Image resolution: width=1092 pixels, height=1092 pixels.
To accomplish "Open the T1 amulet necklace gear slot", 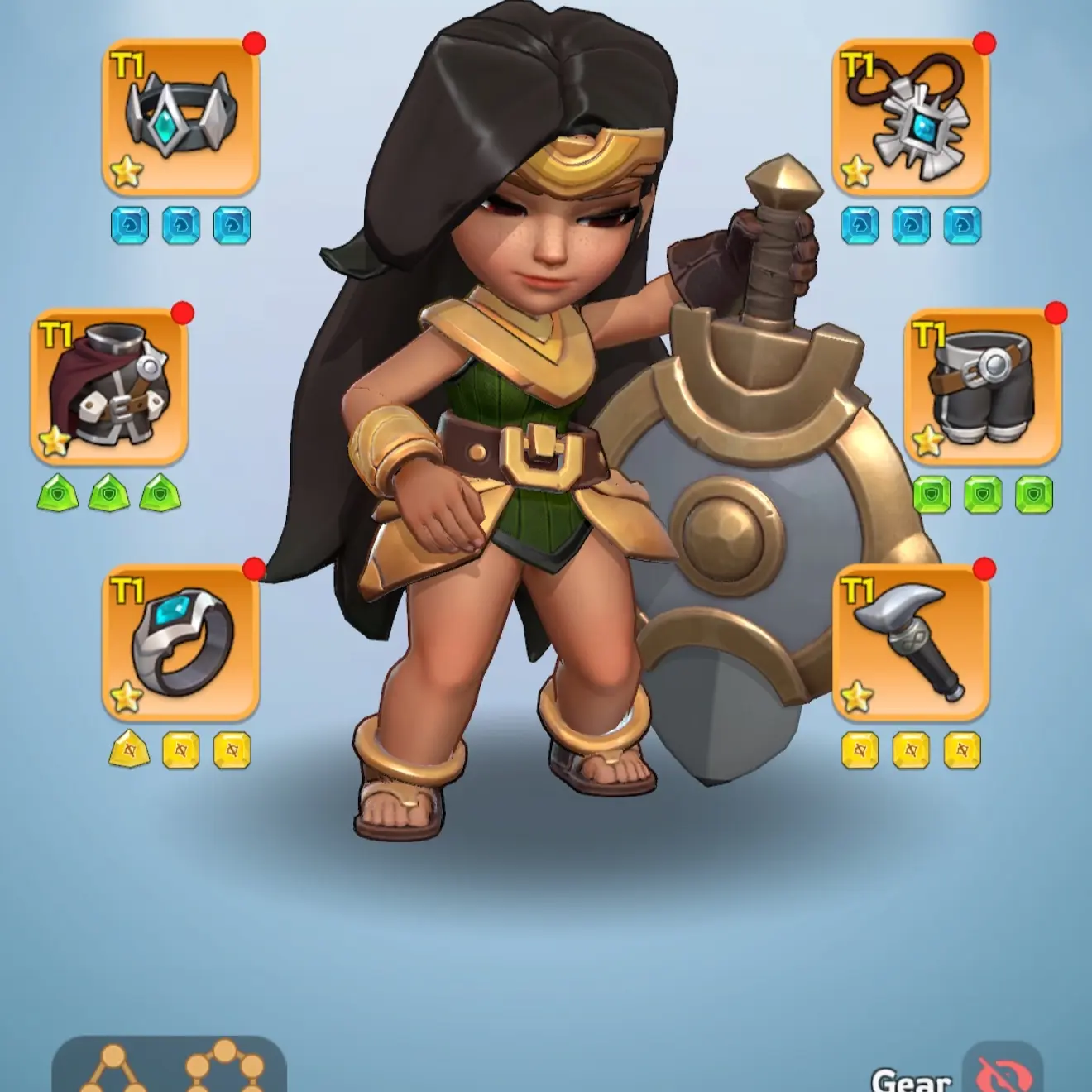I will [x=911, y=117].
